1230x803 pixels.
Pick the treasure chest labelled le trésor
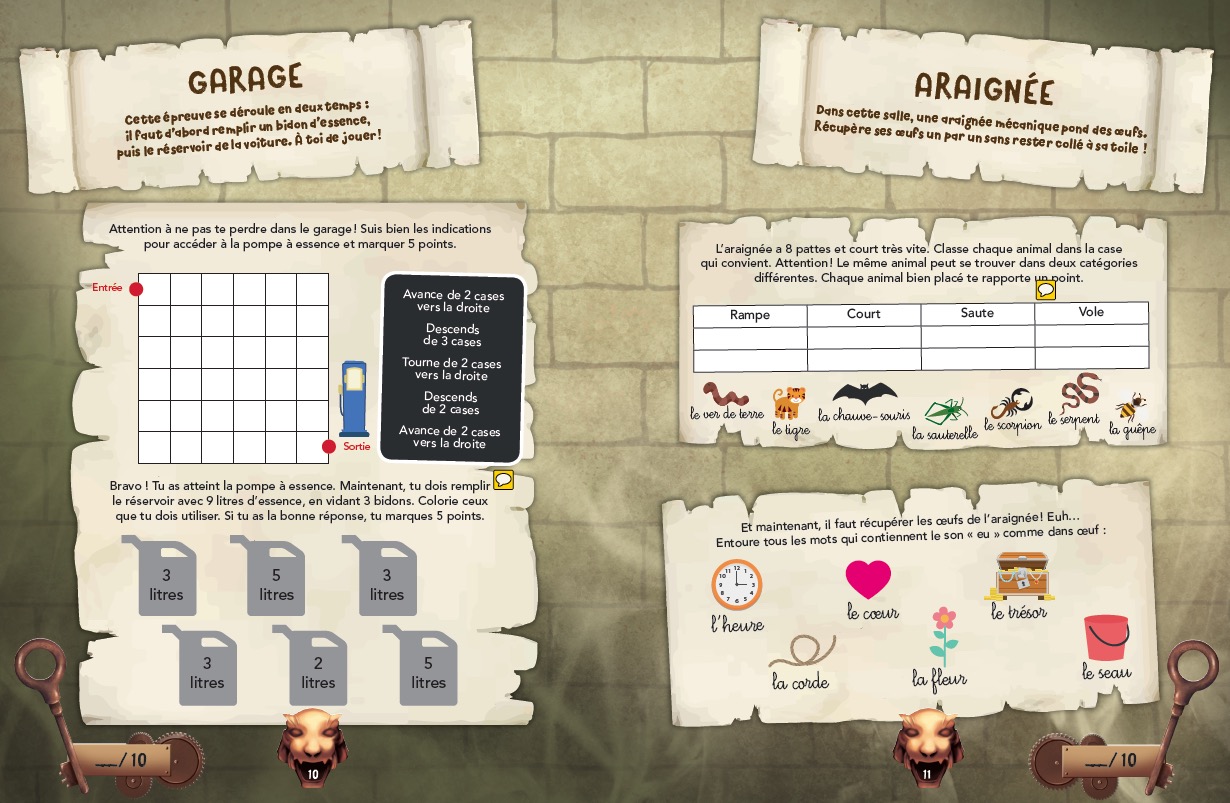(x=1019, y=577)
